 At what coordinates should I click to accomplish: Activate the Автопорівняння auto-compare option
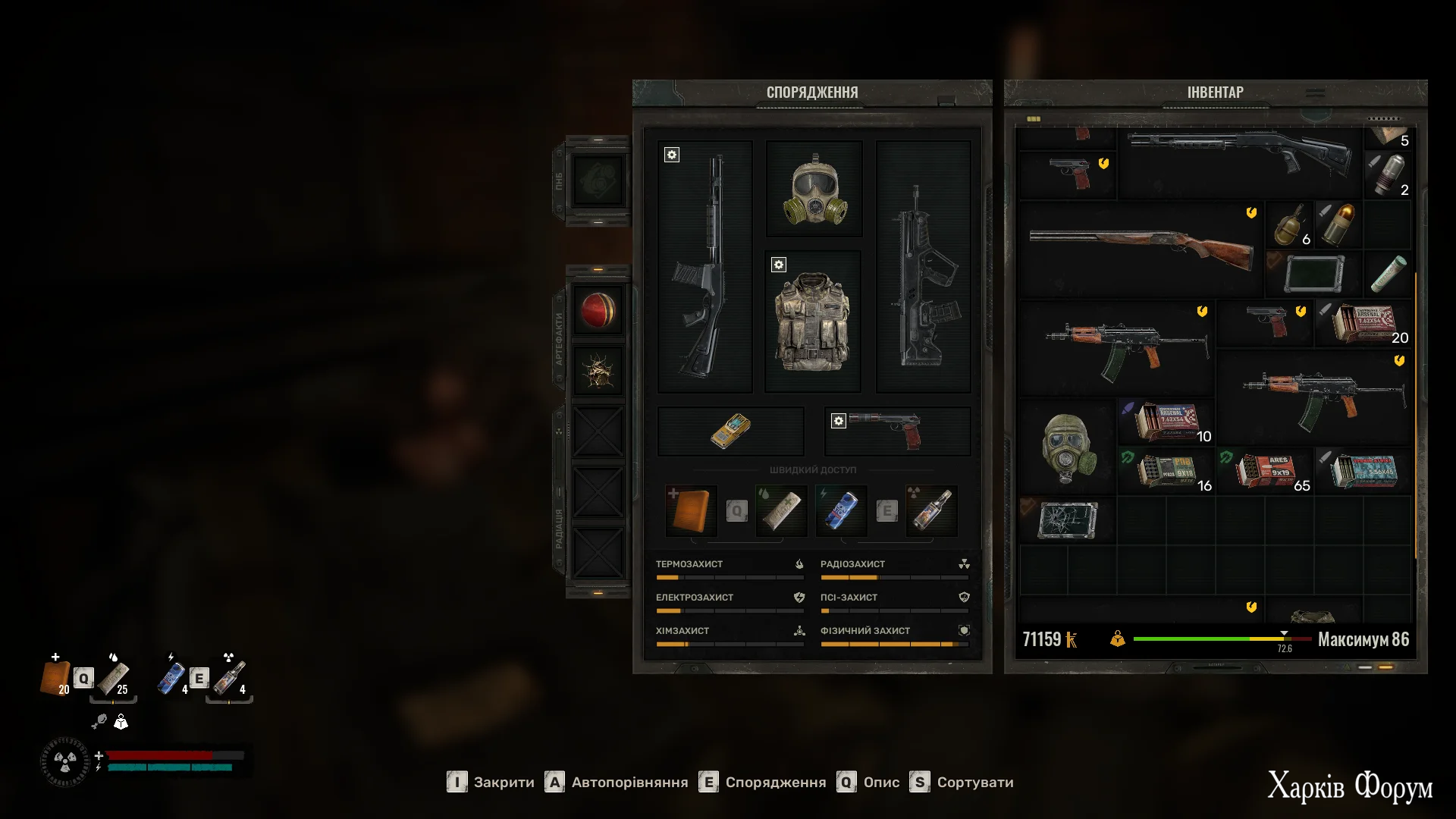617,783
